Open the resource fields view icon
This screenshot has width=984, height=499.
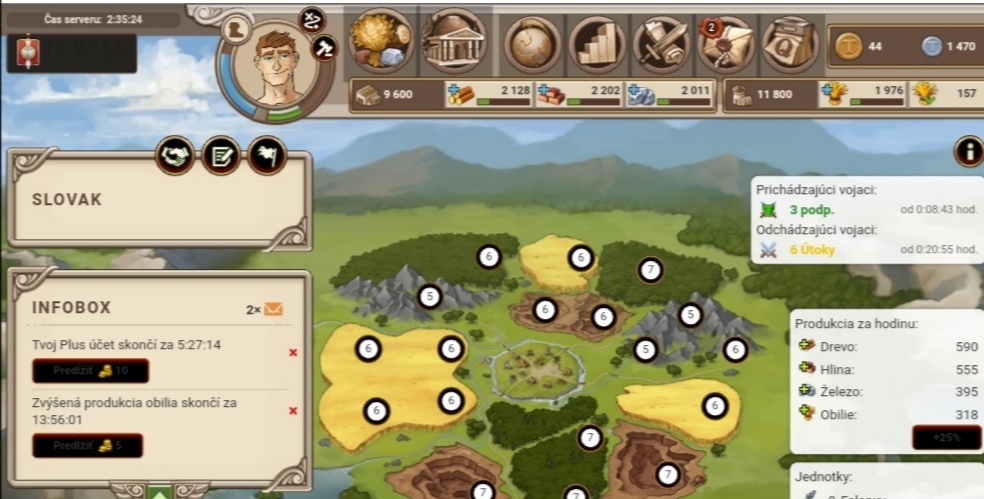coord(382,42)
